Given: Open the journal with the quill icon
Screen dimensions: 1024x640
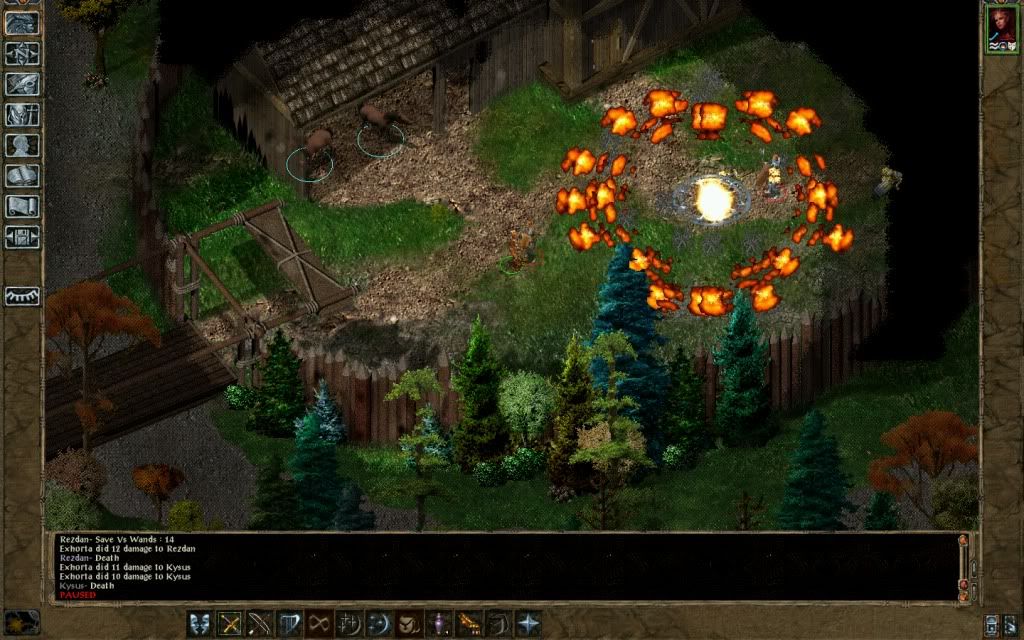Looking at the screenshot, I should click(x=22, y=84).
